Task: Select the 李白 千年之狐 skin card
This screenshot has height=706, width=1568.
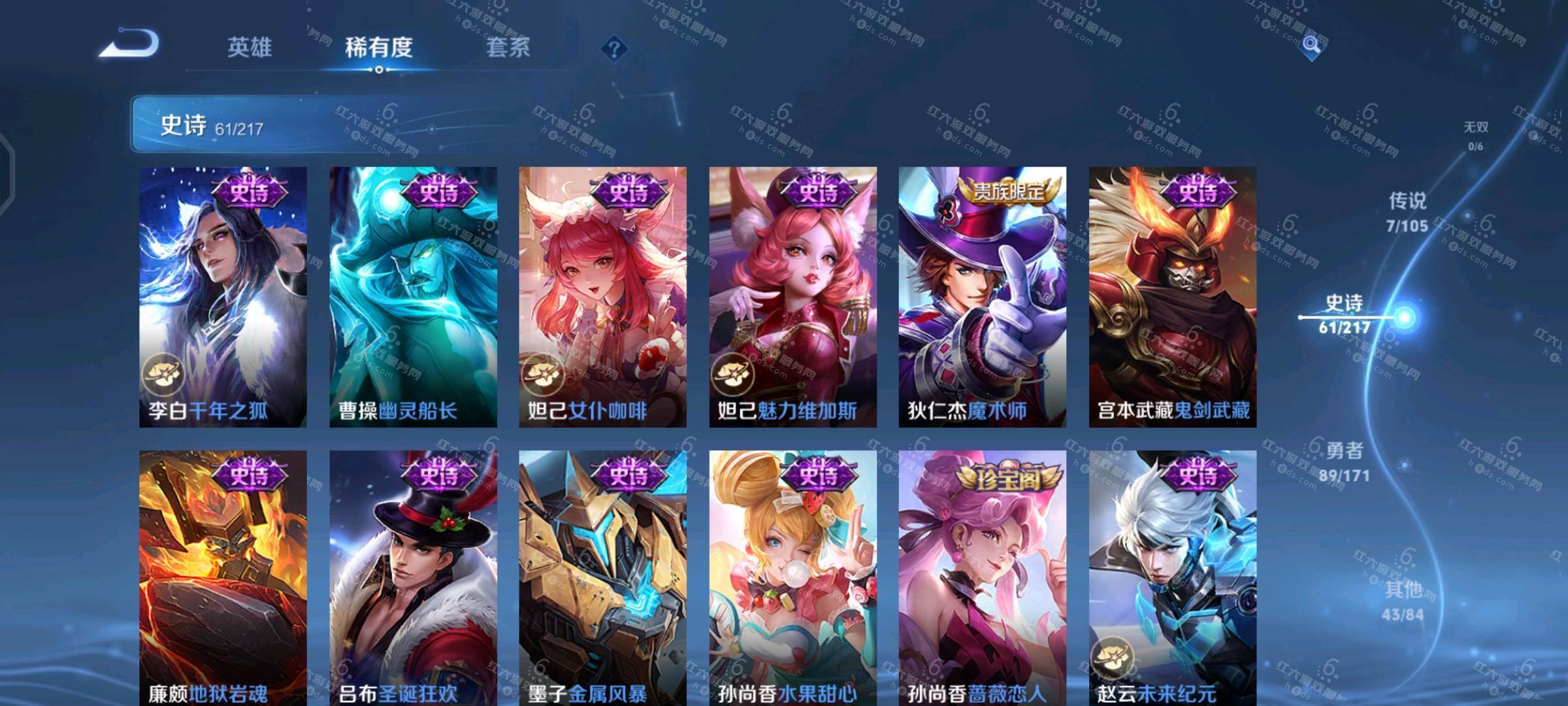Action: 223,297
